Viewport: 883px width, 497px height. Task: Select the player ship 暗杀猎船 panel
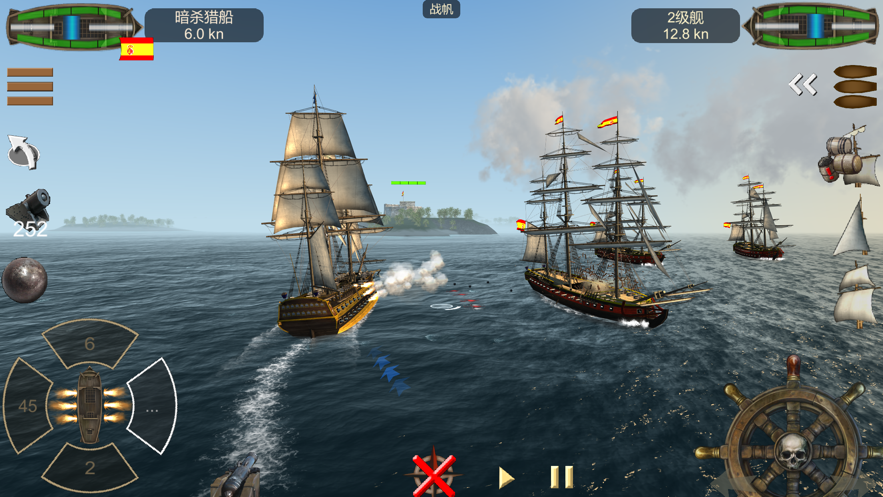pyautogui.click(x=204, y=26)
